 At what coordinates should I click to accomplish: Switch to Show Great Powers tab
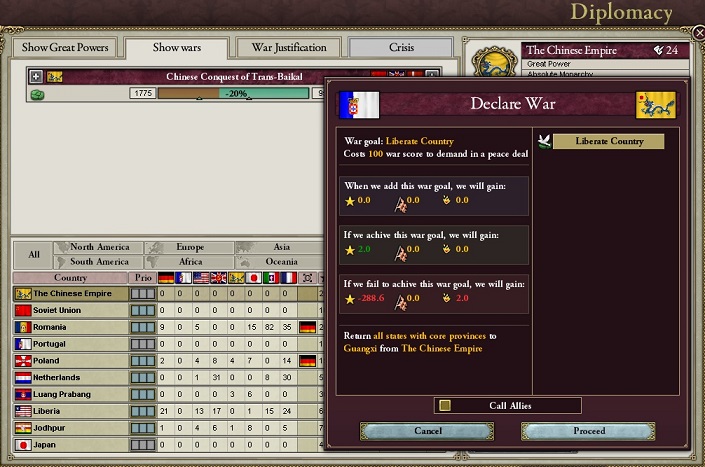click(x=64, y=48)
